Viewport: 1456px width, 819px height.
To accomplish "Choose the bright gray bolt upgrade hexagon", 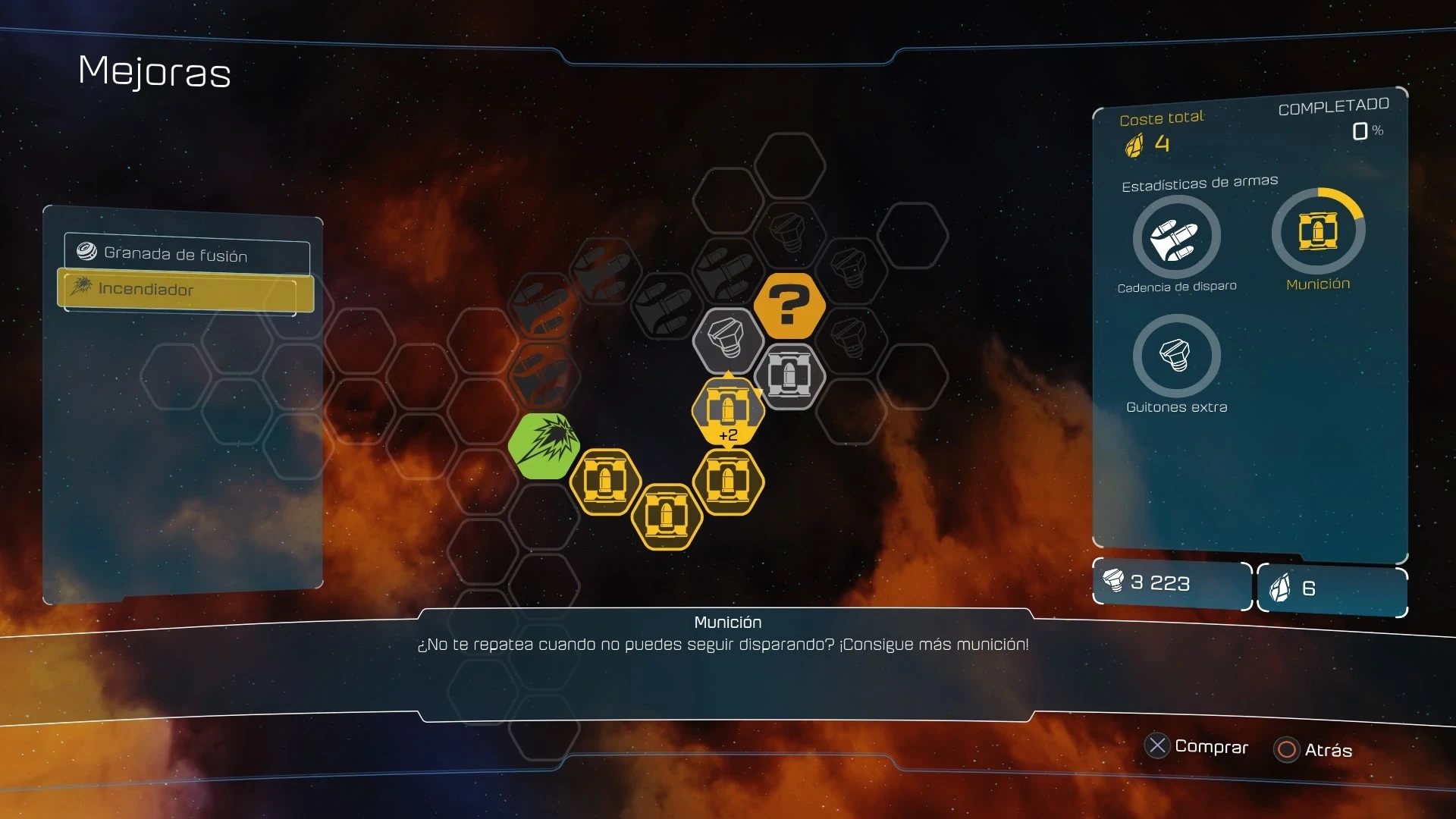I will pos(728,340).
